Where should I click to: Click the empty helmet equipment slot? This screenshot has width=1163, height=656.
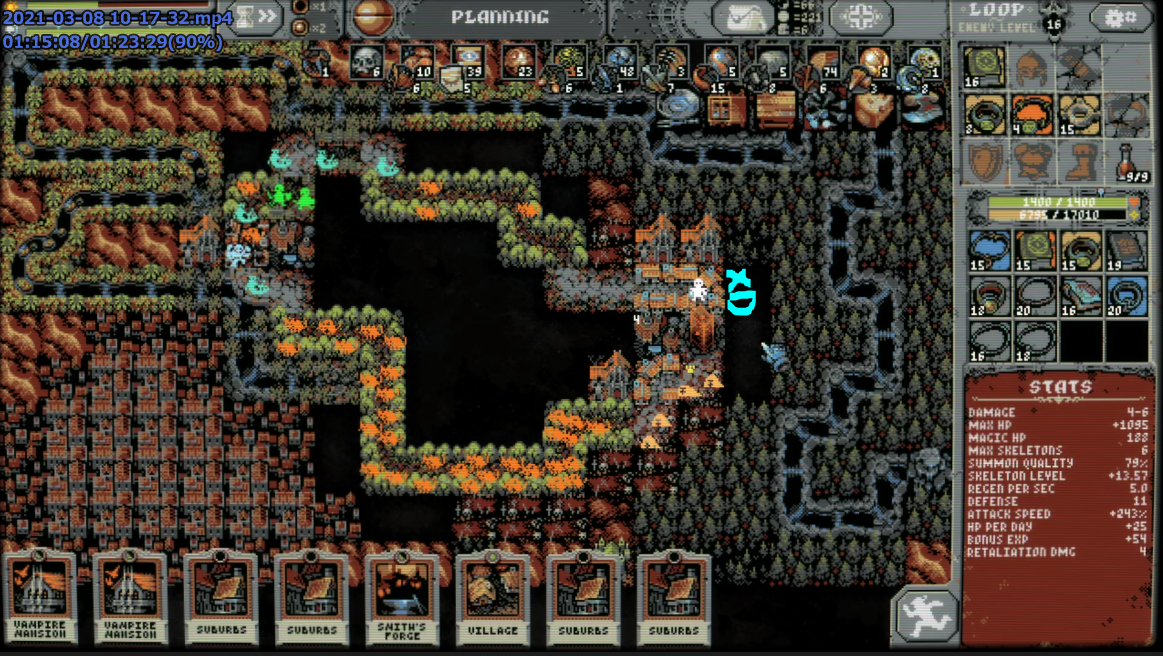pyautogui.click(x=1032, y=69)
